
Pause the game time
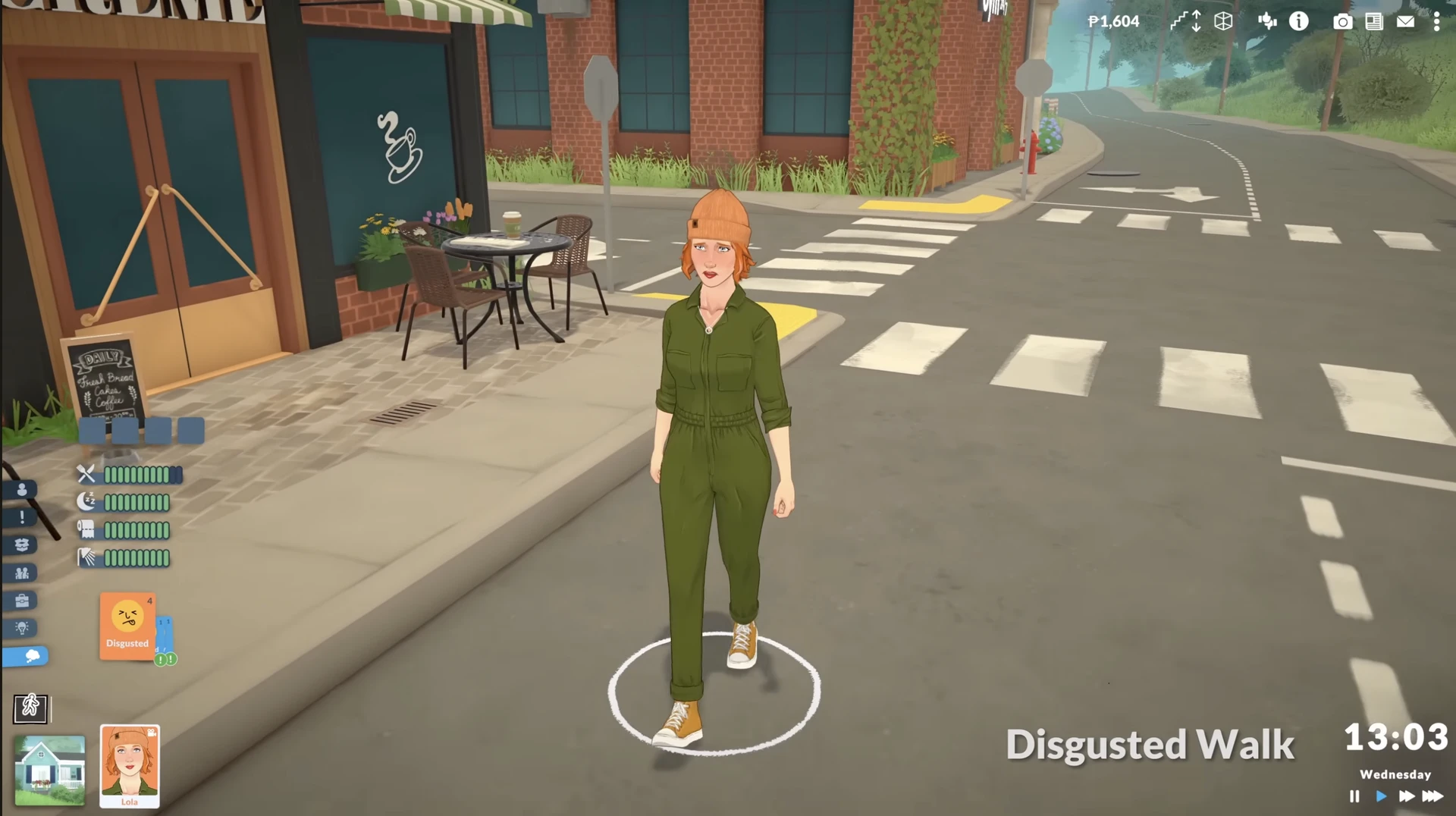(1354, 796)
